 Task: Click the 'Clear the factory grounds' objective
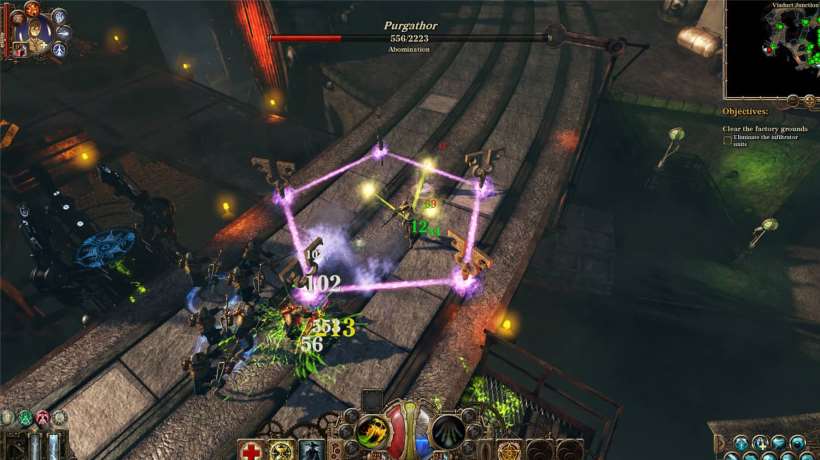click(x=766, y=128)
